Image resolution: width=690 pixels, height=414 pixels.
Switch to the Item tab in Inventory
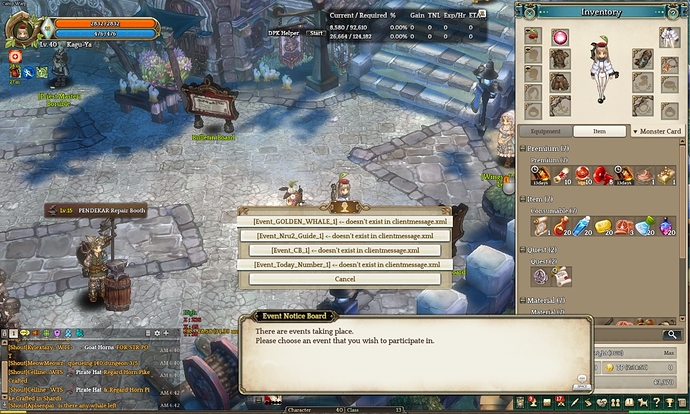[x=599, y=131]
